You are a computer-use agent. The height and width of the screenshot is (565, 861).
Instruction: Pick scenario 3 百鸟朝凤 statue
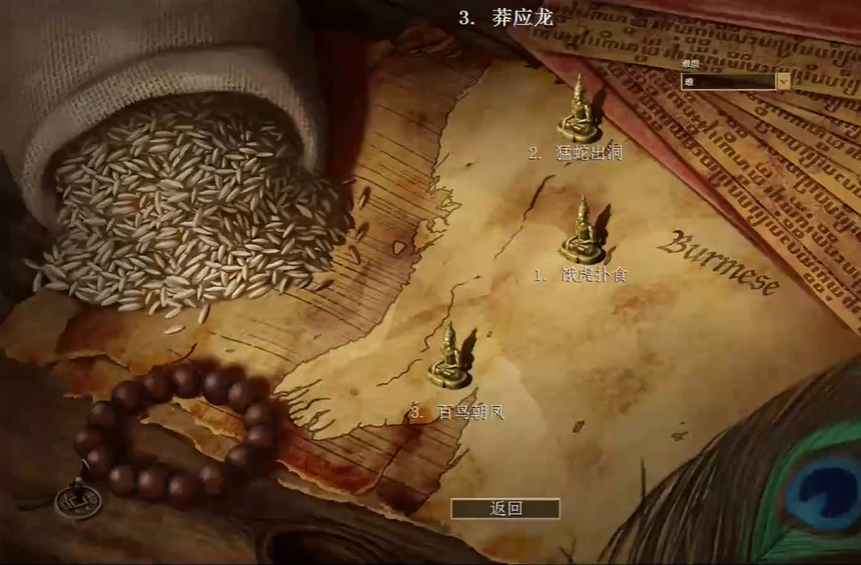pyautogui.click(x=450, y=357)
